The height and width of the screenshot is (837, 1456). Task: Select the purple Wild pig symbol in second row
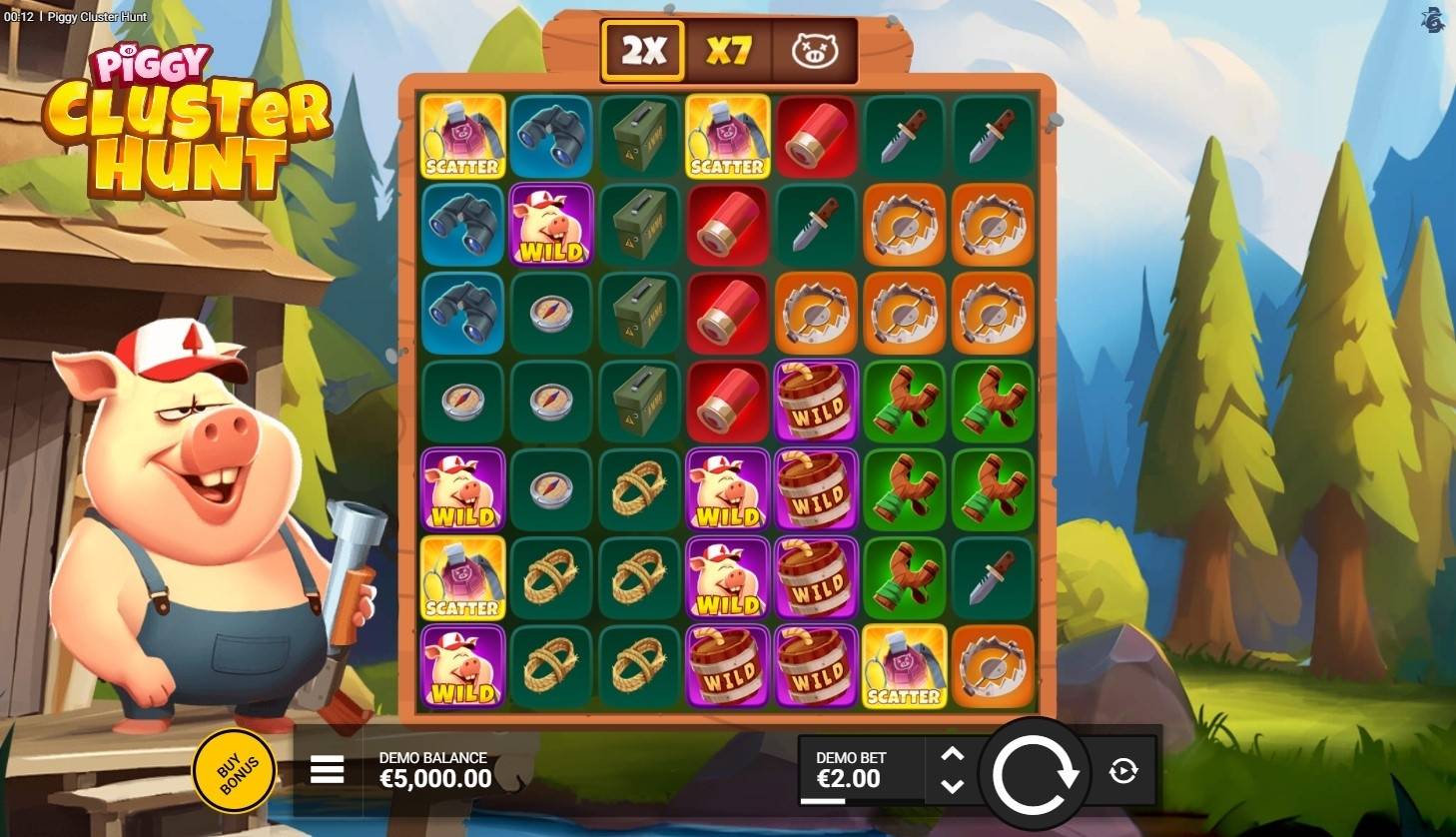click(551, 225)
